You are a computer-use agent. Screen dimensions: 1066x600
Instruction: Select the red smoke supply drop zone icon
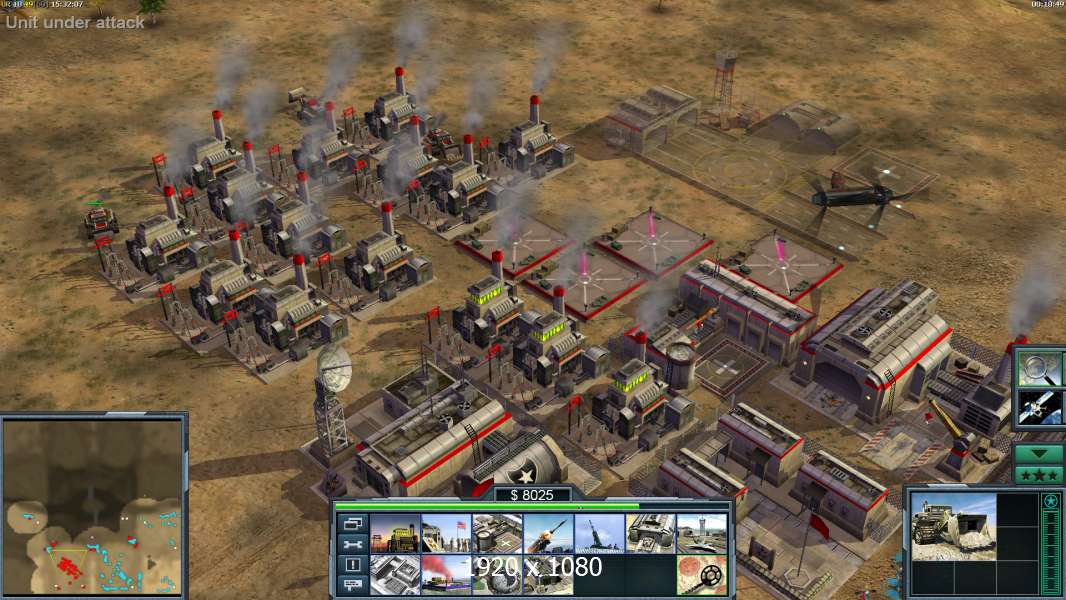[x=446, y=575]
